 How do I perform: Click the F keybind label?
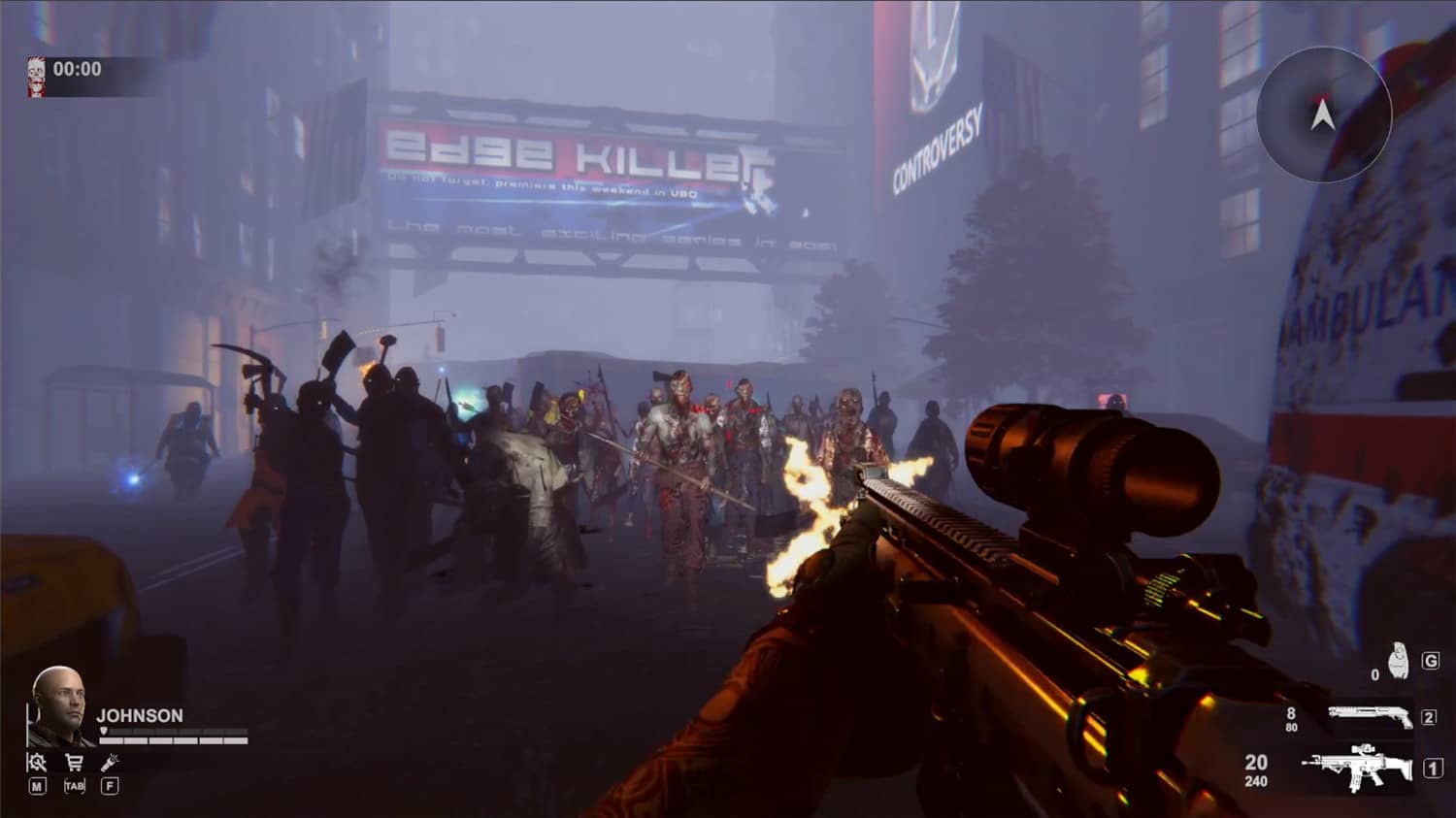111,785
